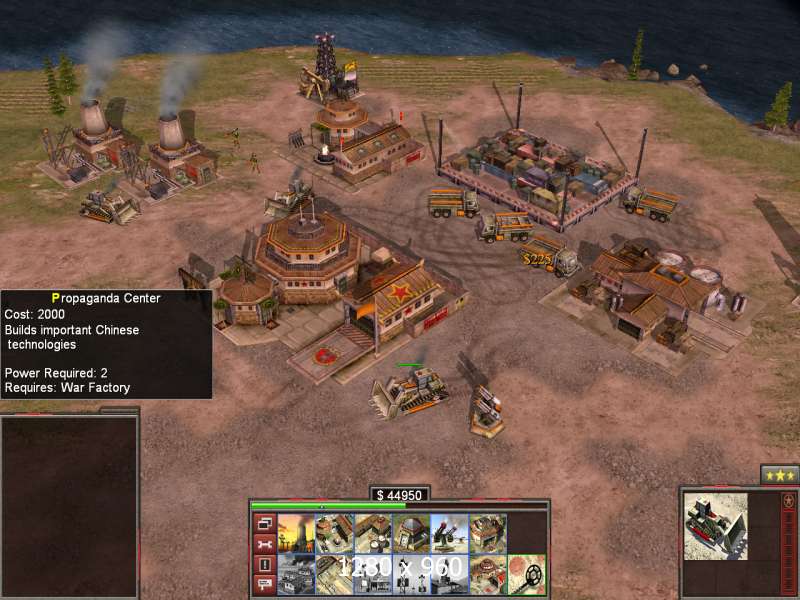This screenshot has width=800, height=600.
Task: Click the overlapping windows options button
Action: point(265,523)
